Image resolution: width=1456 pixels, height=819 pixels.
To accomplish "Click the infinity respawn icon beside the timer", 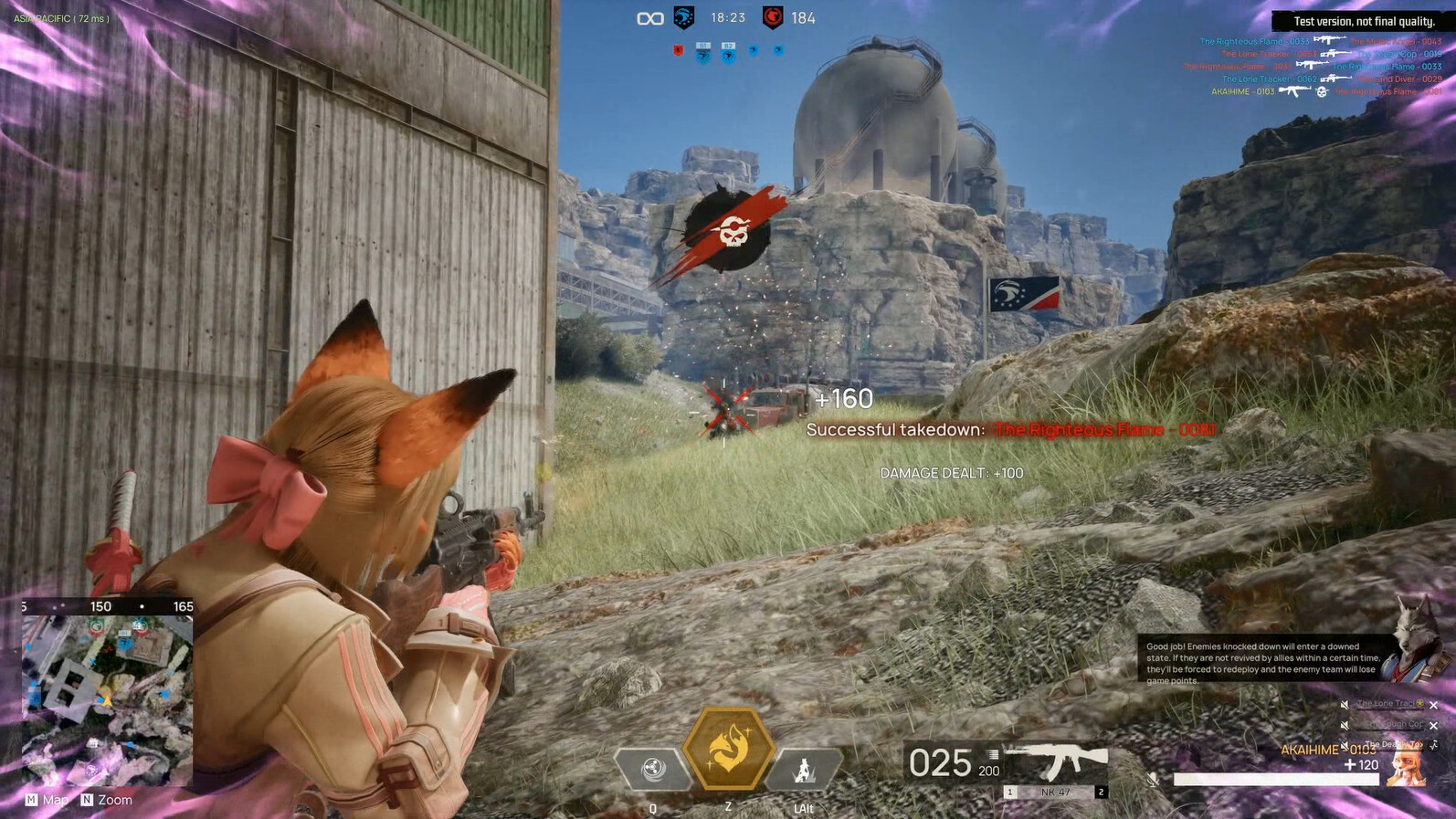I will pyautogui.click(x=649, y=17).
